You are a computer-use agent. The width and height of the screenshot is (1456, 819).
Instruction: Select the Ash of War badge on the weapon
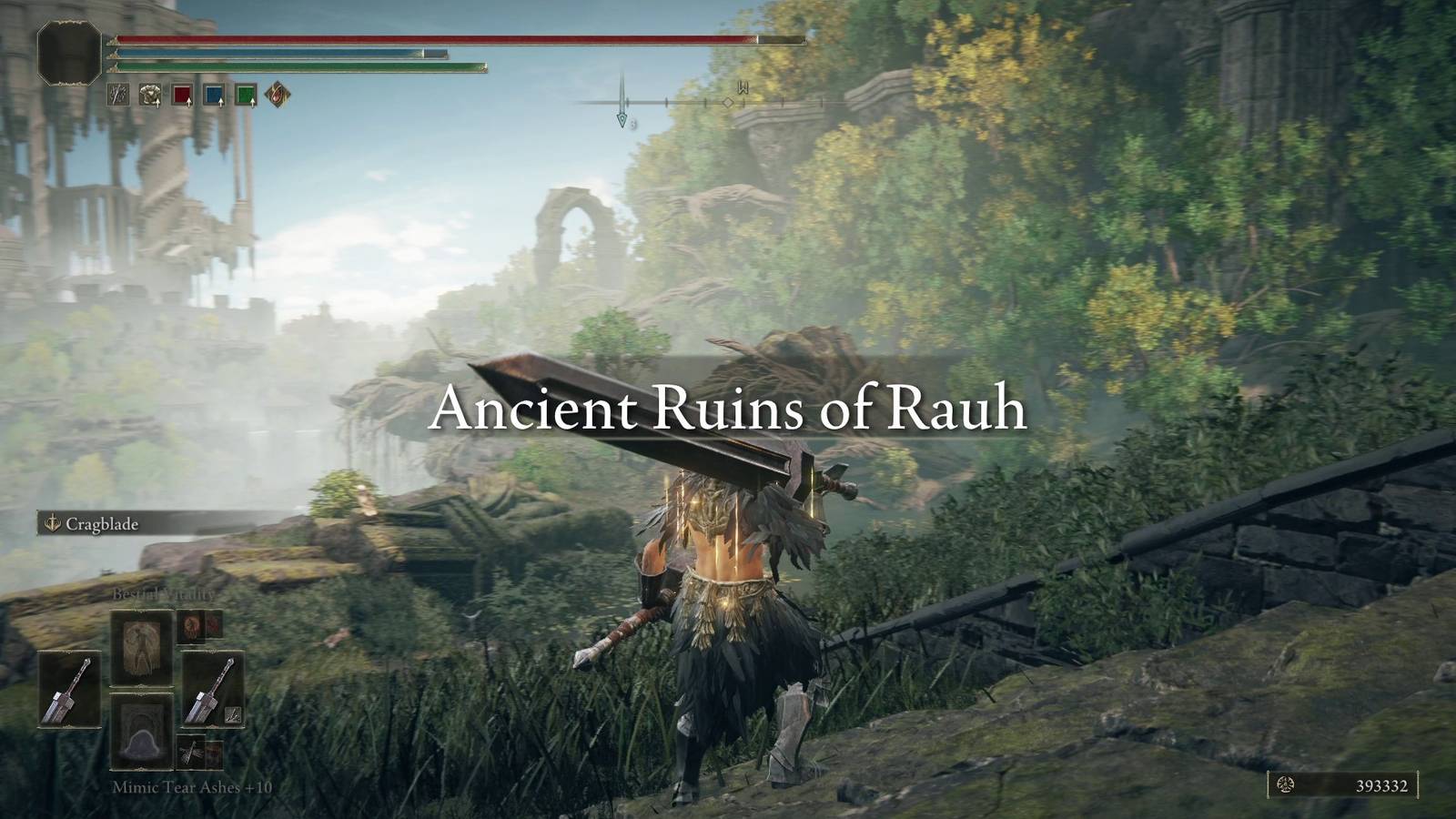point(233,715)
